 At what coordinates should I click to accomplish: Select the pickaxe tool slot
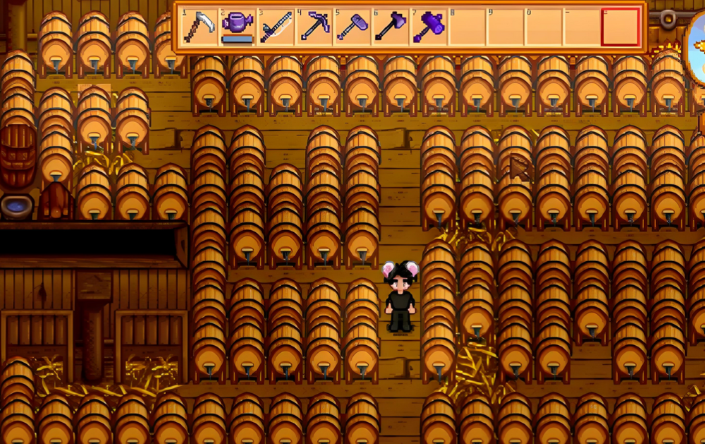314,27
